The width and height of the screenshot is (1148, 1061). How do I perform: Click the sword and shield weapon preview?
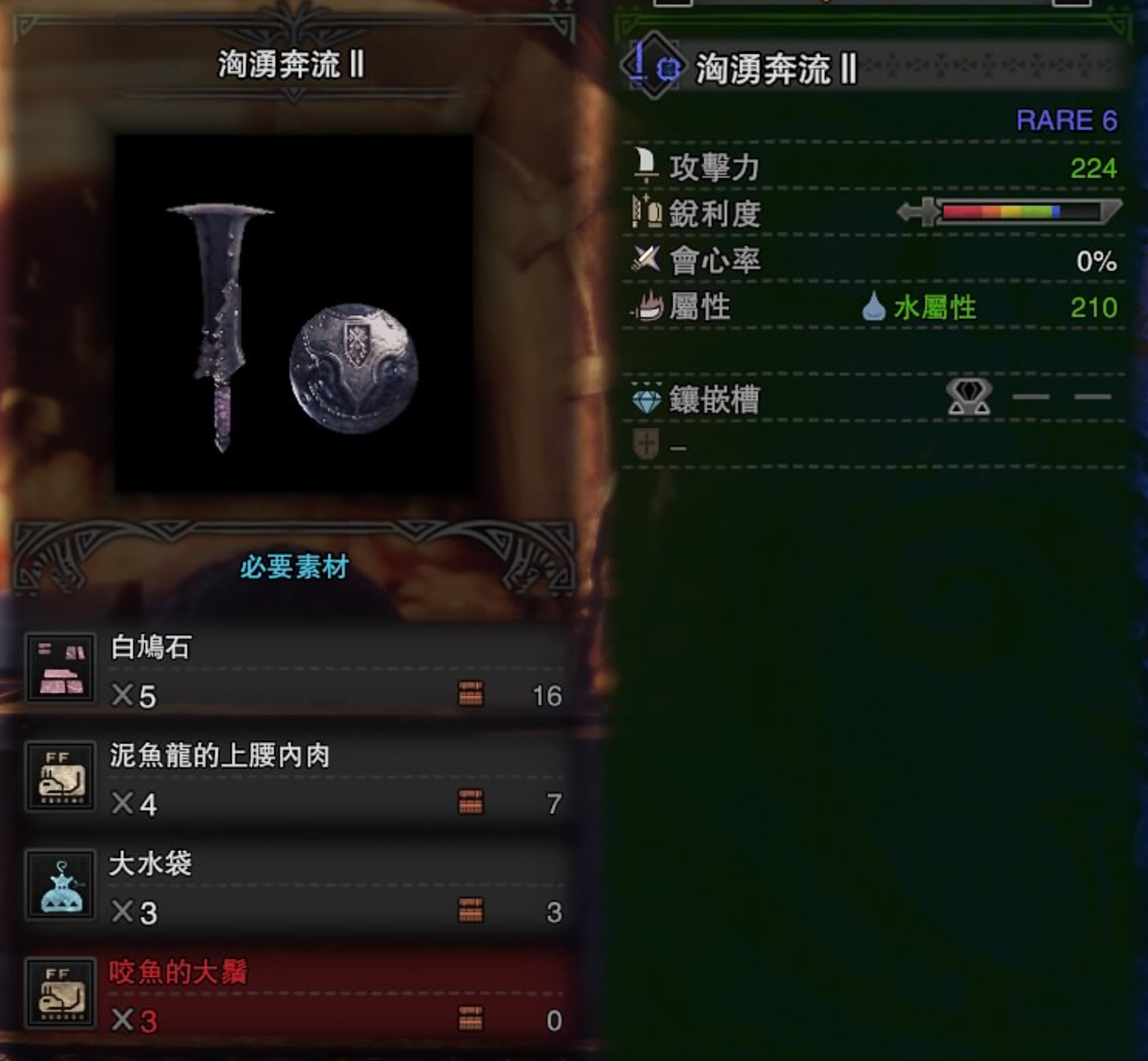click(x=294, y=314)
